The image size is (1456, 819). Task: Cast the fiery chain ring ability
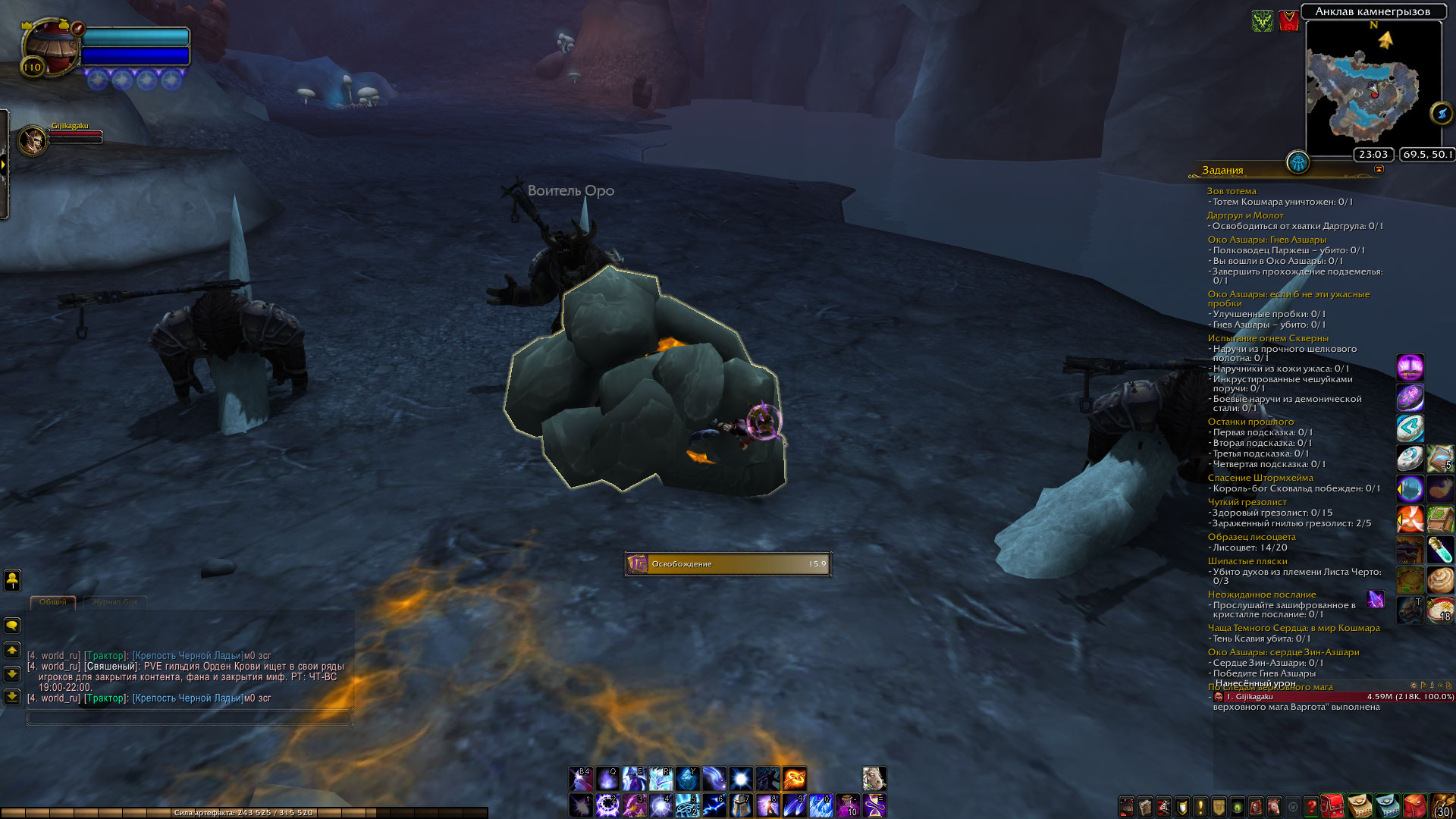click(x=794, y=779)
